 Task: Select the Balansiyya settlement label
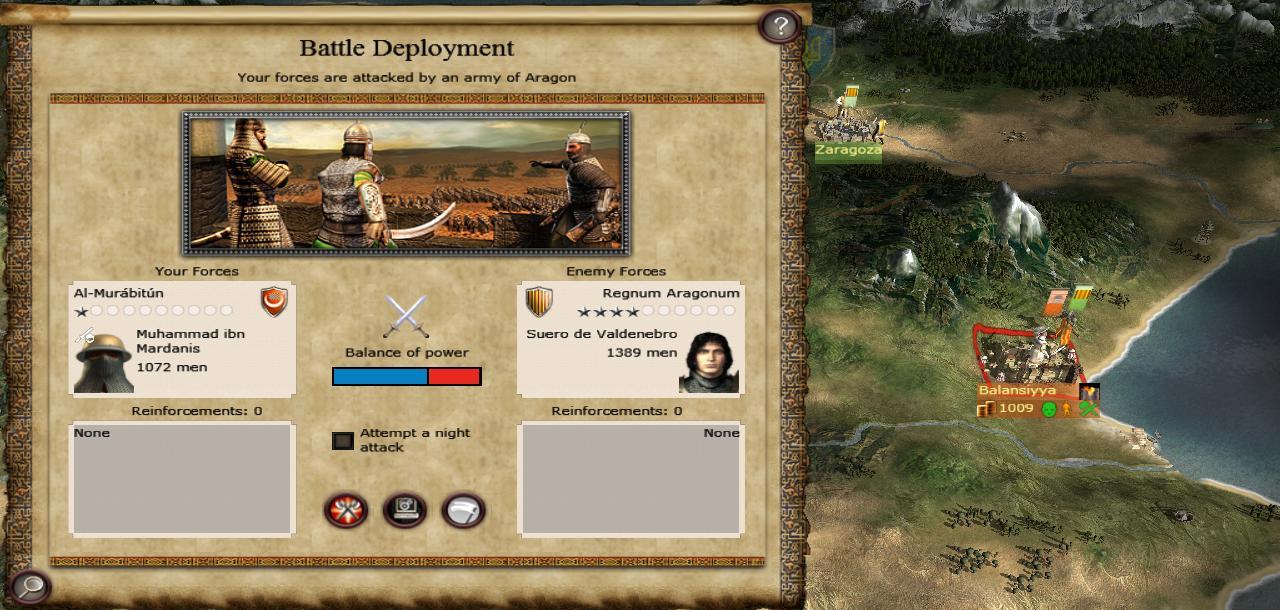(1017, 391)
